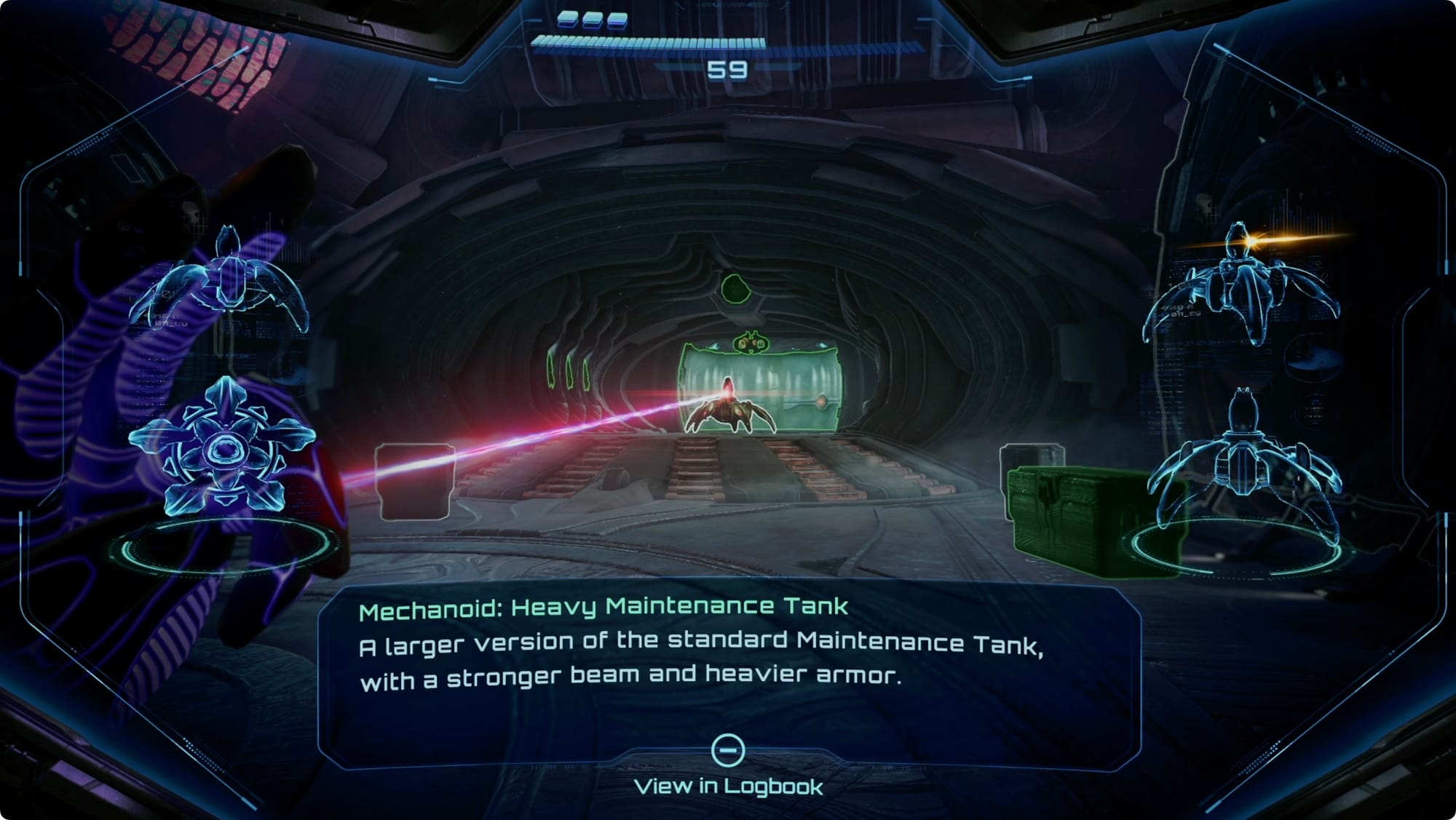Pick the hologram with the orange glow

coord(1241,287)
